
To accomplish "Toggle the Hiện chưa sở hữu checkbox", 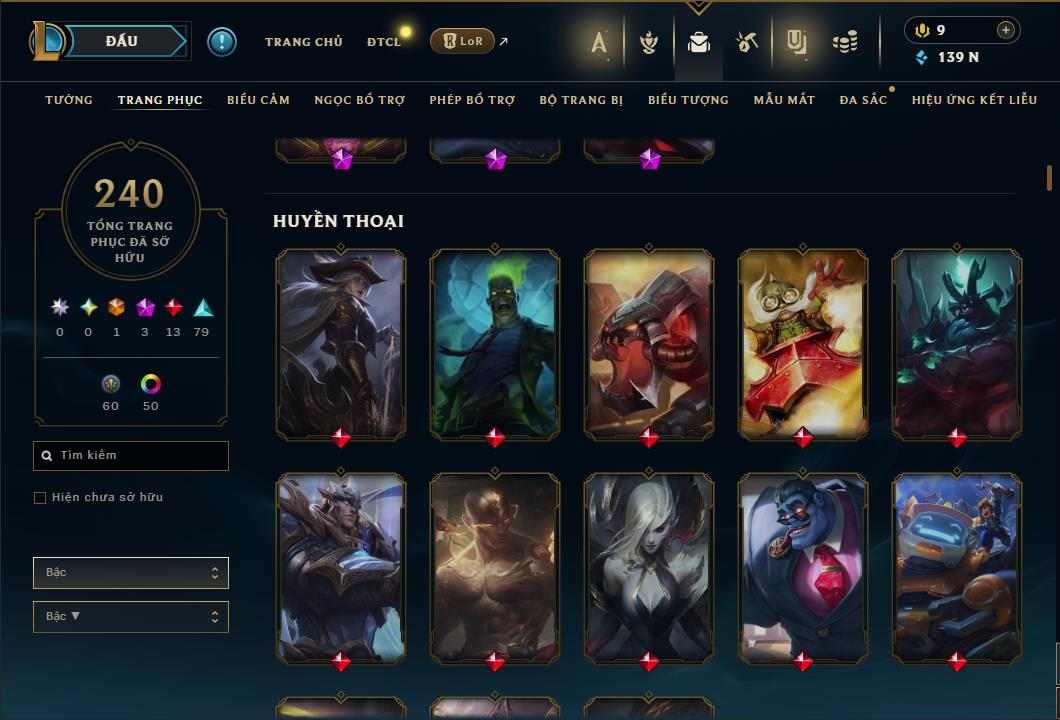I will [x=40, y=498].
